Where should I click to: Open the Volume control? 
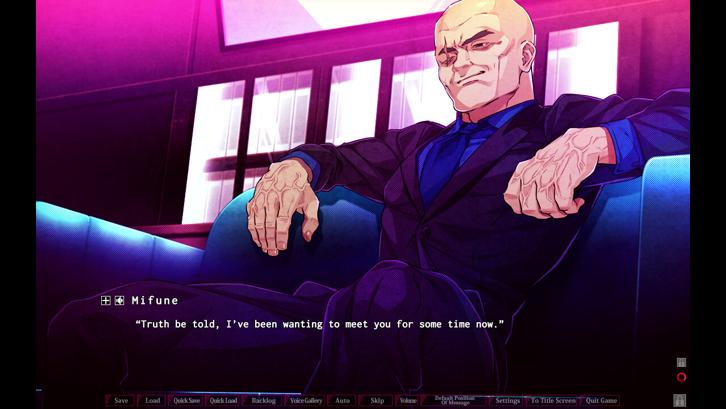(x=408, y=401)
